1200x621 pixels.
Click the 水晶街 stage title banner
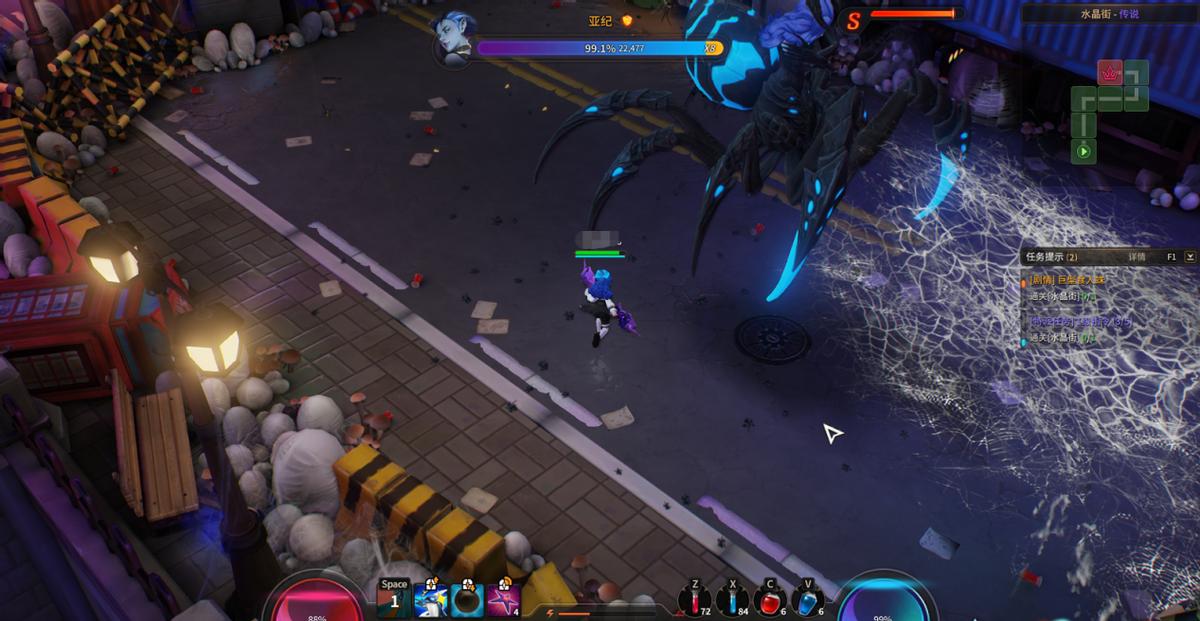(1109, 14)
